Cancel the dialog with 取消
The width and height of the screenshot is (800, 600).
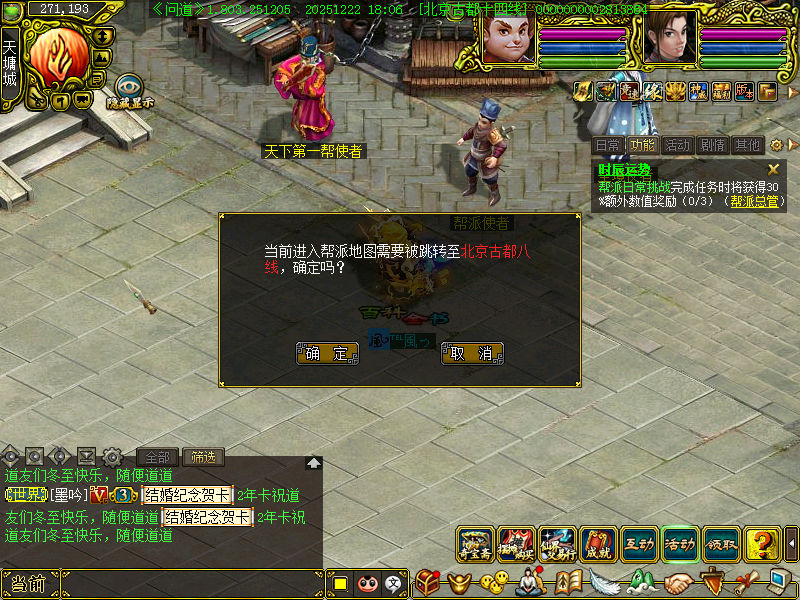point(472,353)
